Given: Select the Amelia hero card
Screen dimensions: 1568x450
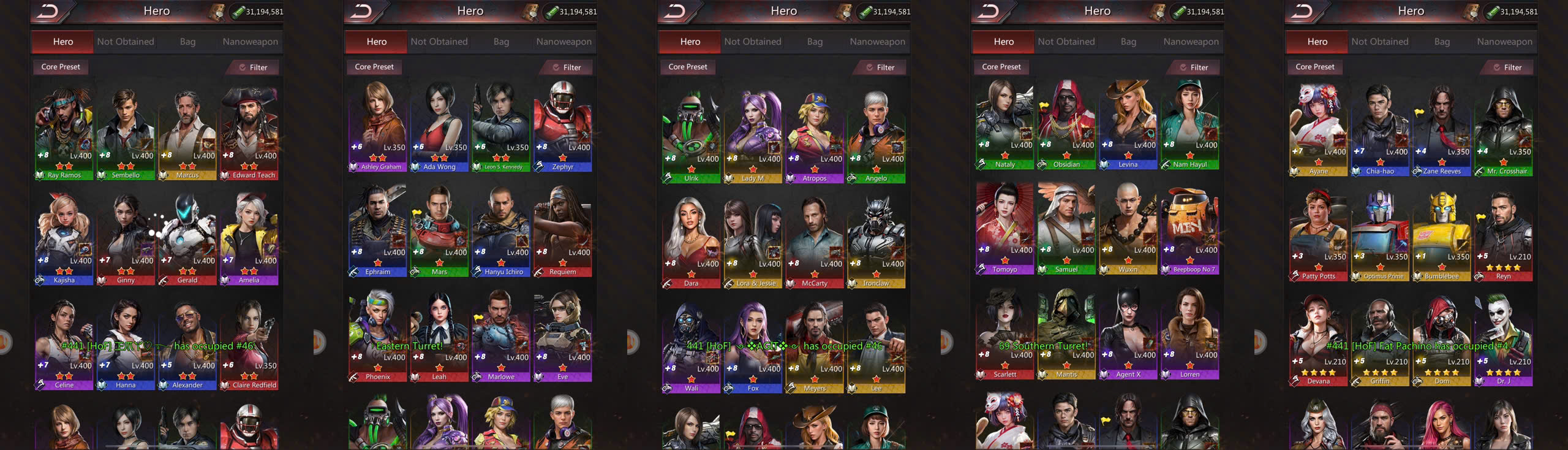Looking at the screenshot, I should [249, 237].
